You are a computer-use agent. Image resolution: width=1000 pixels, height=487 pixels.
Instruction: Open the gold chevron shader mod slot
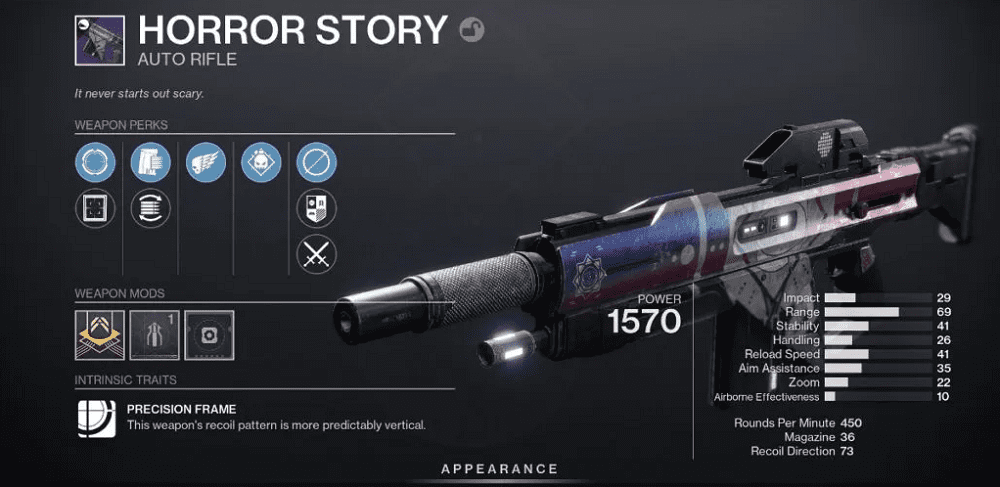pos(99,335)
